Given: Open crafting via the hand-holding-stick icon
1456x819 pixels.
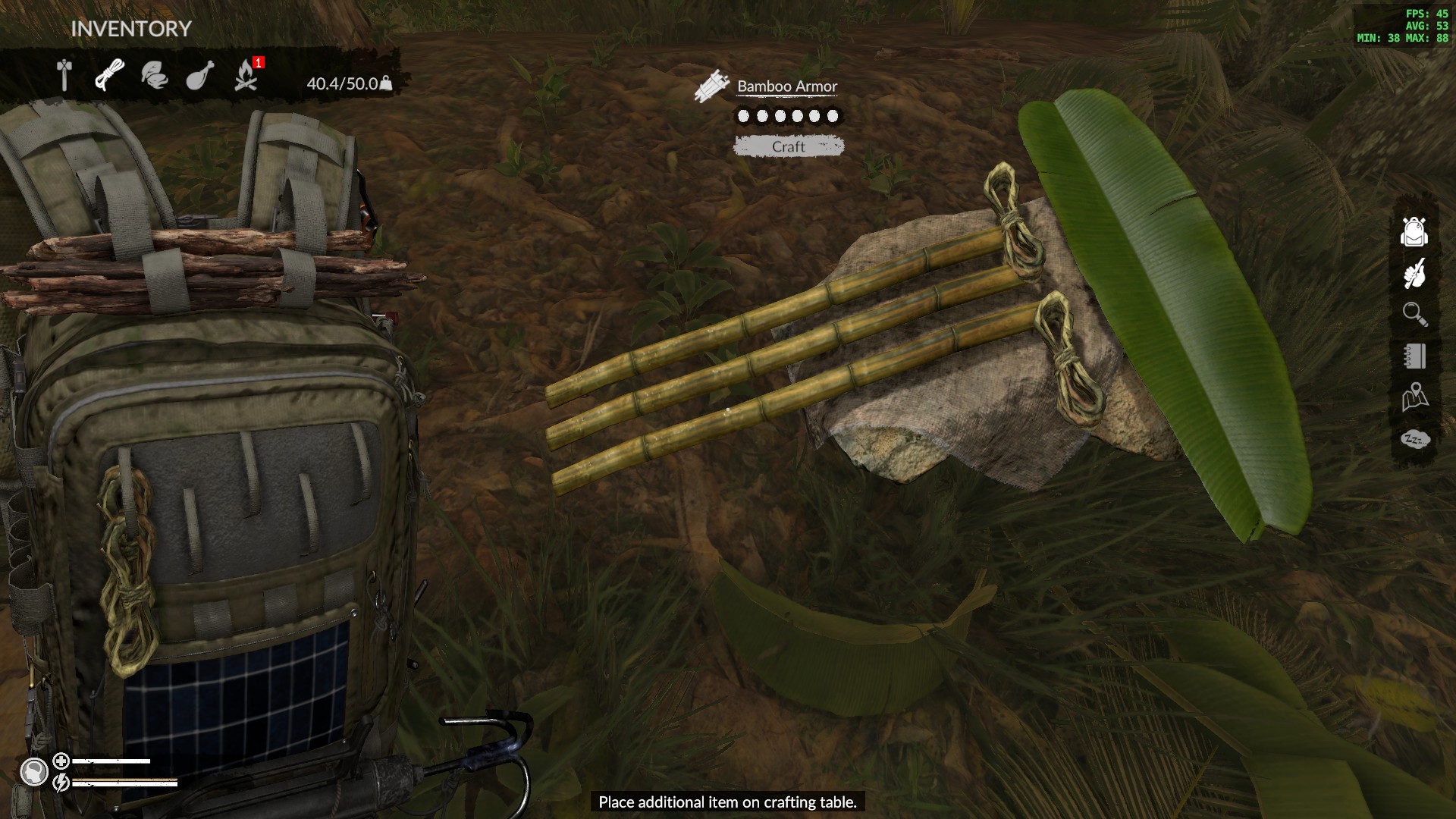Looking at the screenshot, I should 1414,273.
